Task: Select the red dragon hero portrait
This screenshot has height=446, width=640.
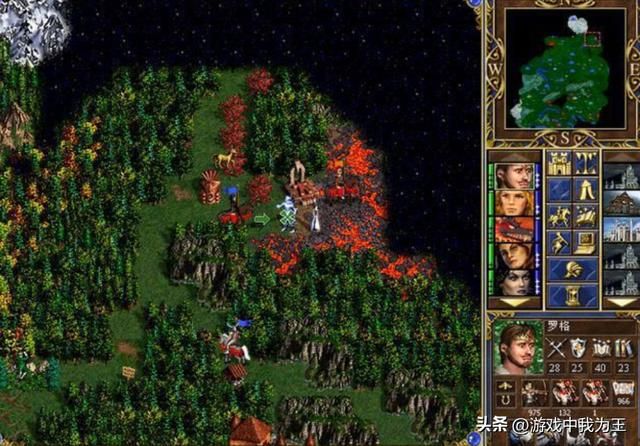Action: [x=515, y=230]
